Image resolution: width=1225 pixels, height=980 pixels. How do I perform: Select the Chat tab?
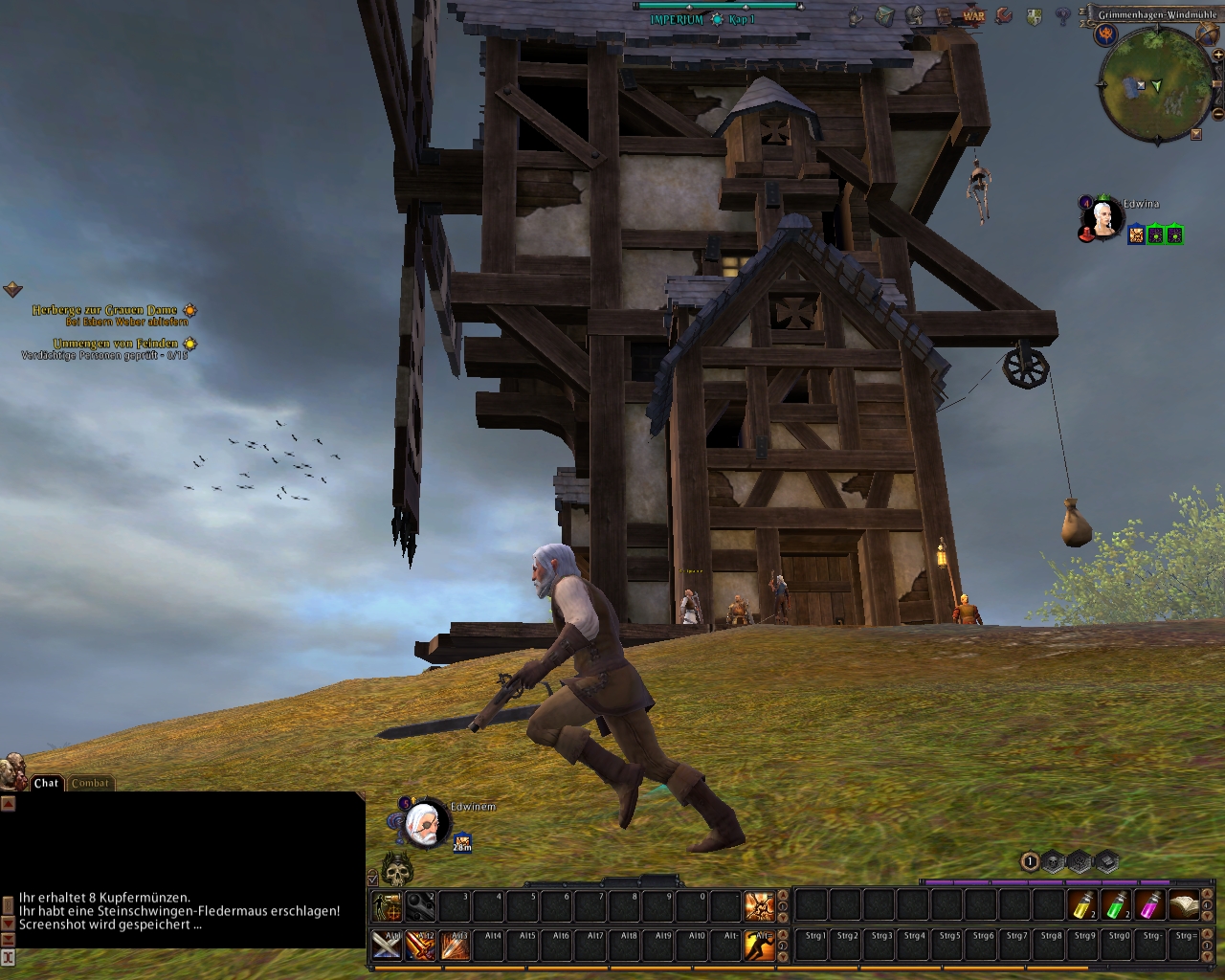(x=46, y=783)
